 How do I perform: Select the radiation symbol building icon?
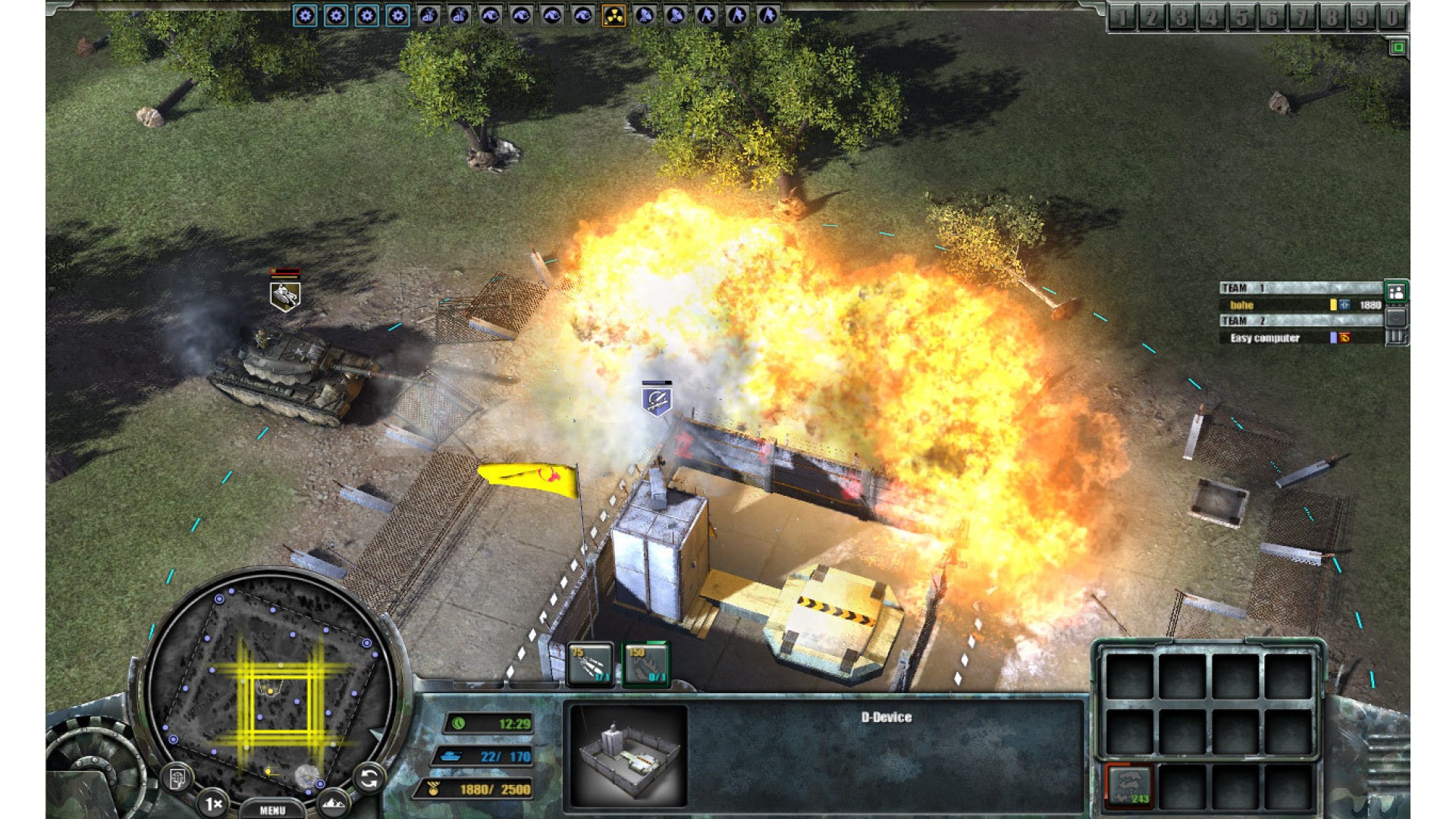613,15
